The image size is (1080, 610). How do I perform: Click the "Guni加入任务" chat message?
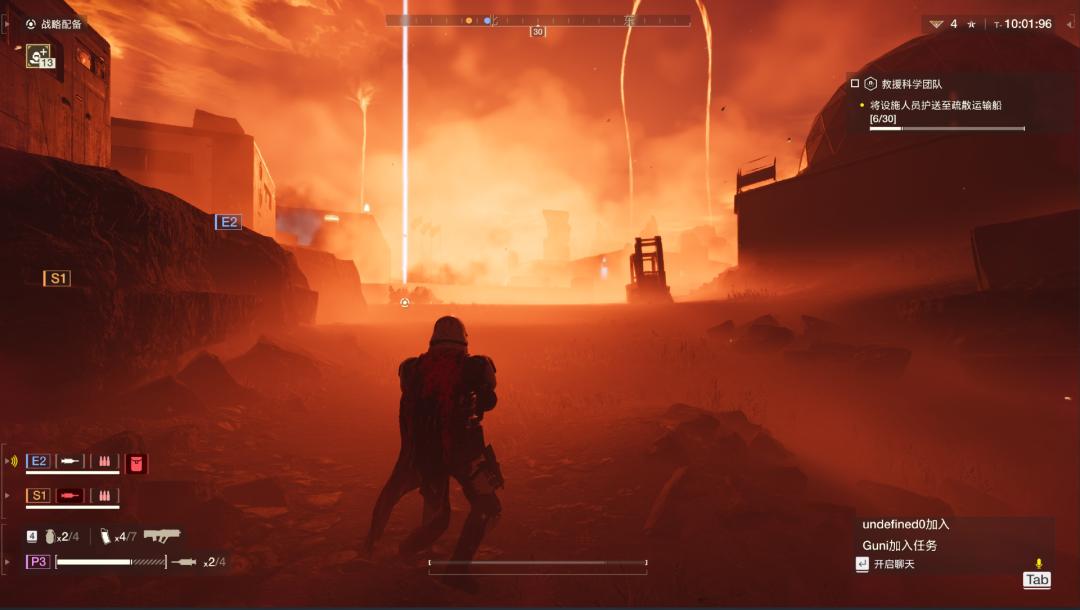click(899, 545)
